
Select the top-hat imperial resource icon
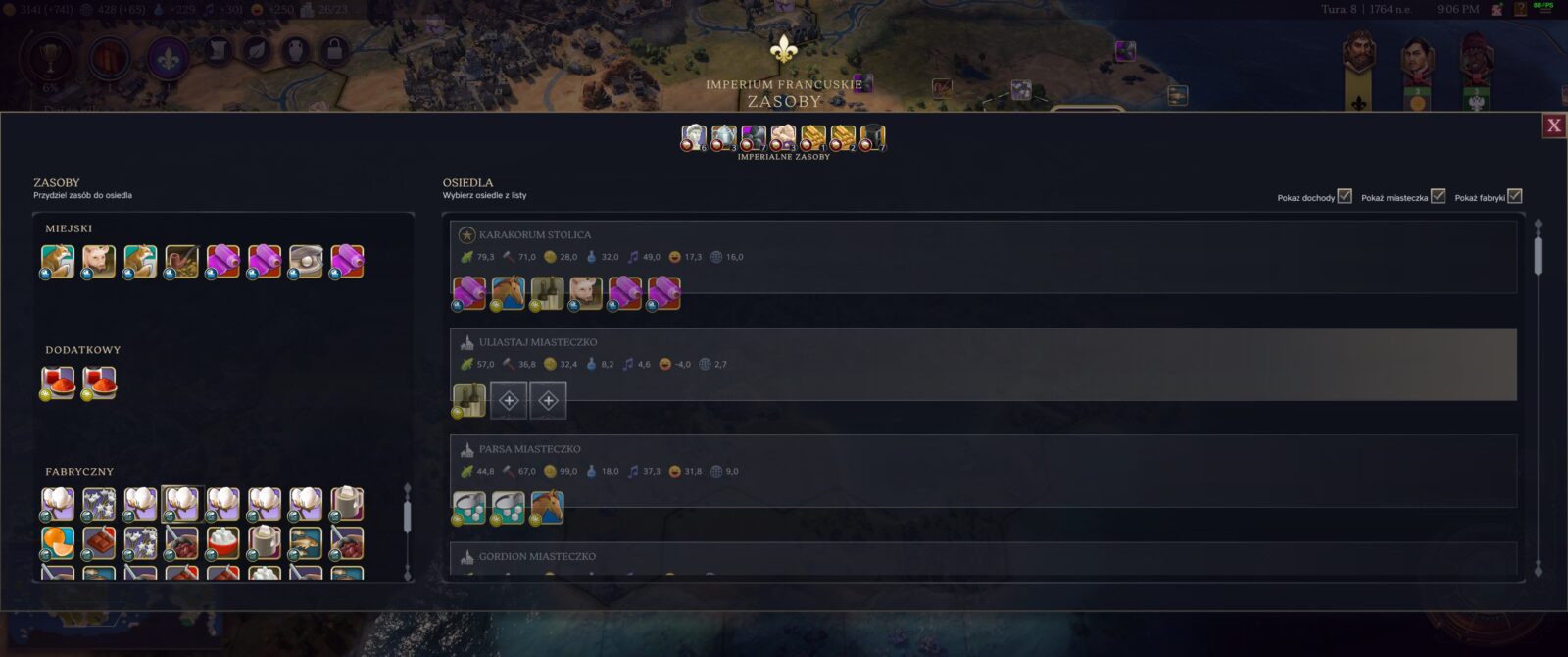tap(872, 138)
